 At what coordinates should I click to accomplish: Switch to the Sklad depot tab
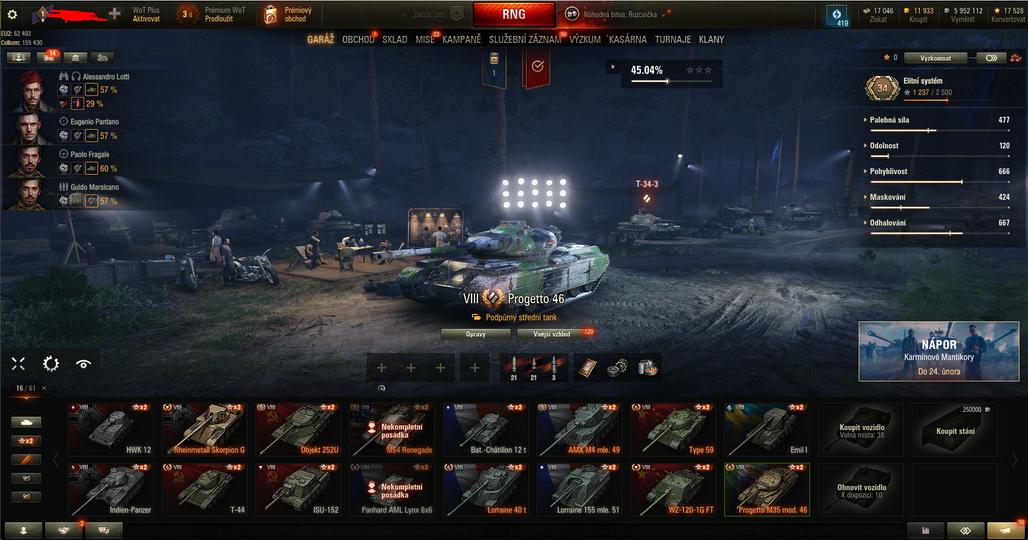pos(394,40)
